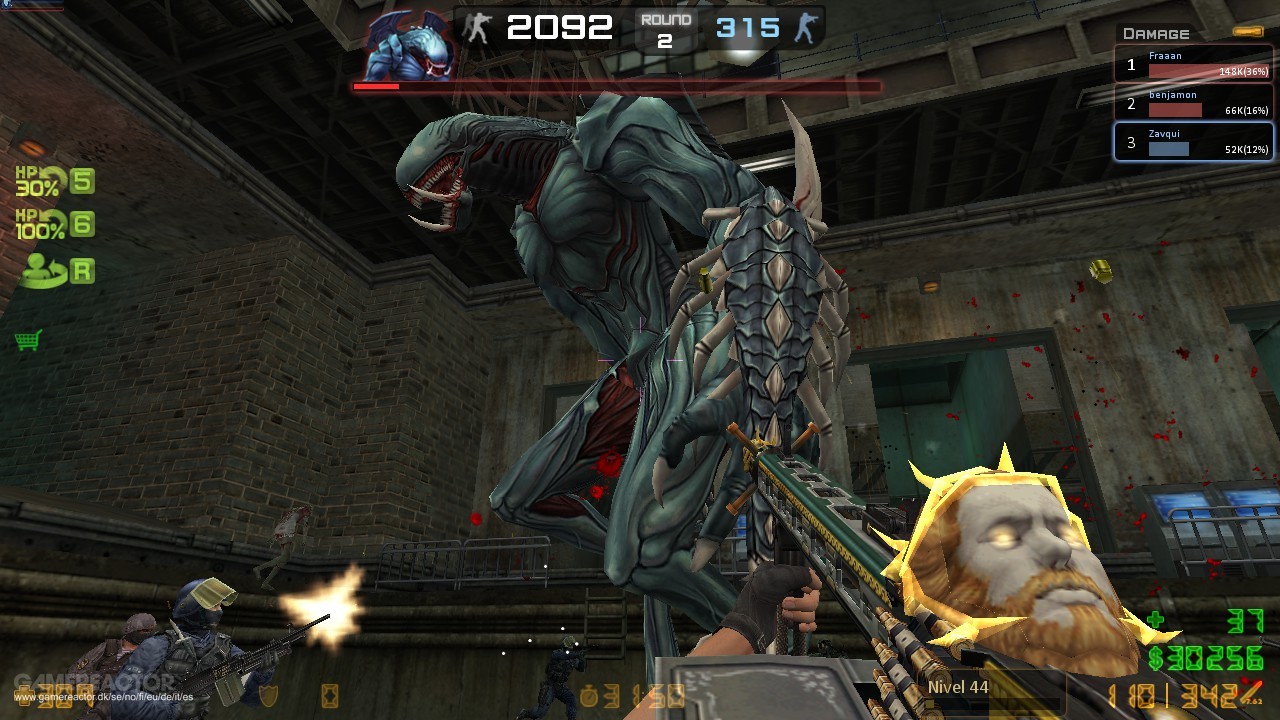Click the blue soldier icon next to 315
The width and height of the screenshot is (1280, 720).
pyautogui.click(x=810, y=27)
